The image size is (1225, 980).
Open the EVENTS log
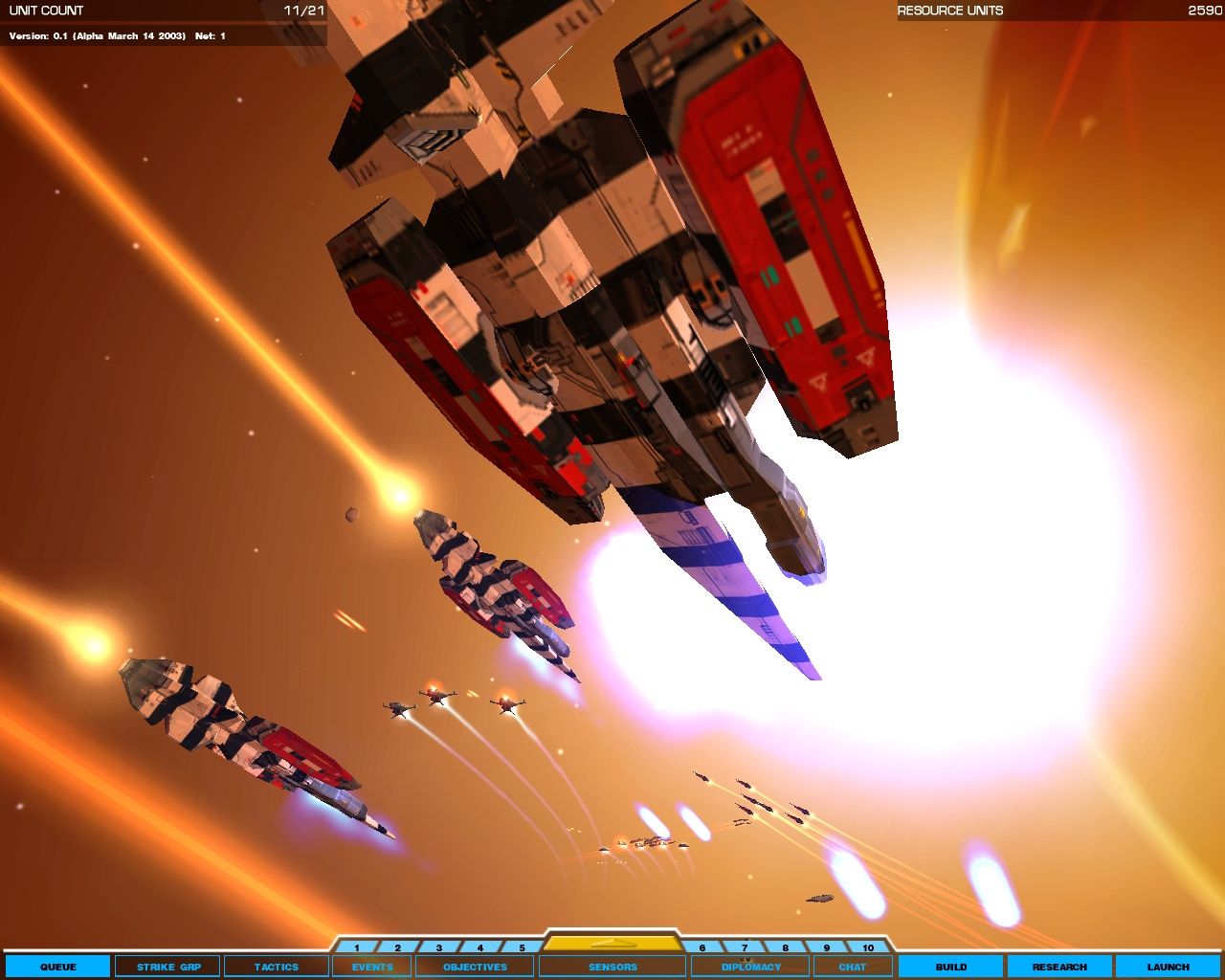tap(372, 967)
